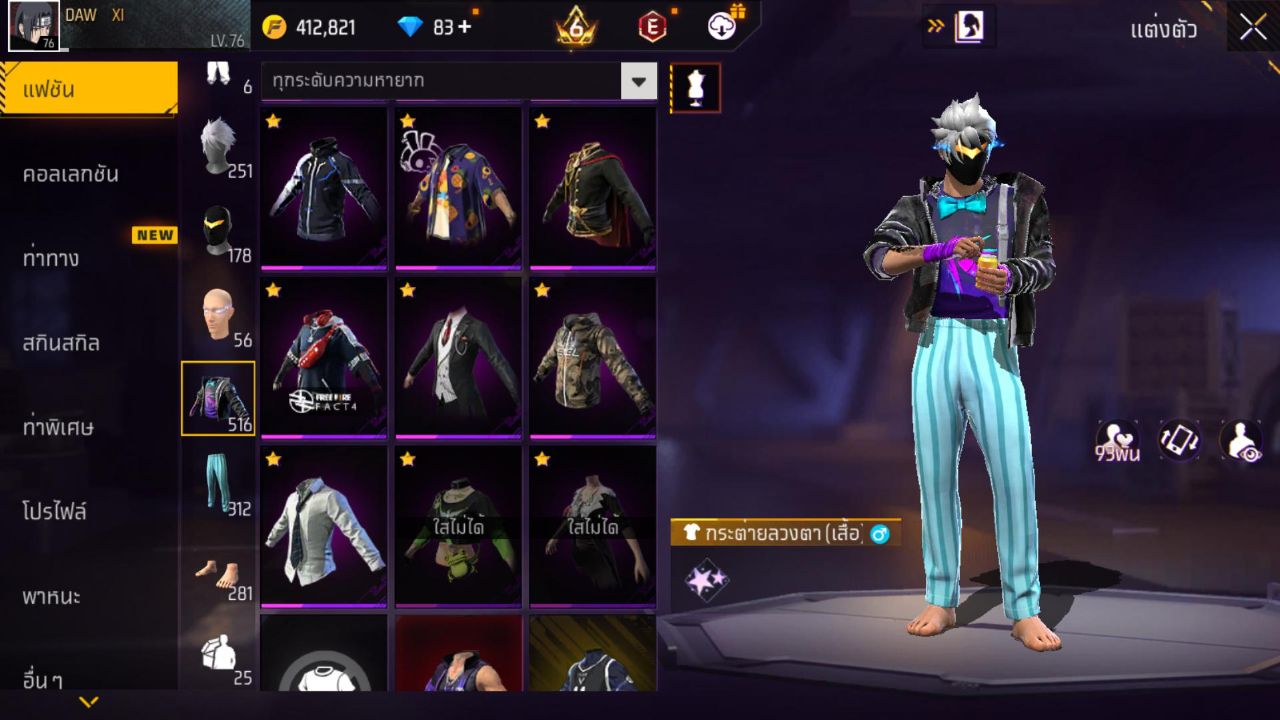Screen dimensions: 1280x720
Task: Click the equipped jacket thumbnail showing 516
Action: [x=220, y=400]
